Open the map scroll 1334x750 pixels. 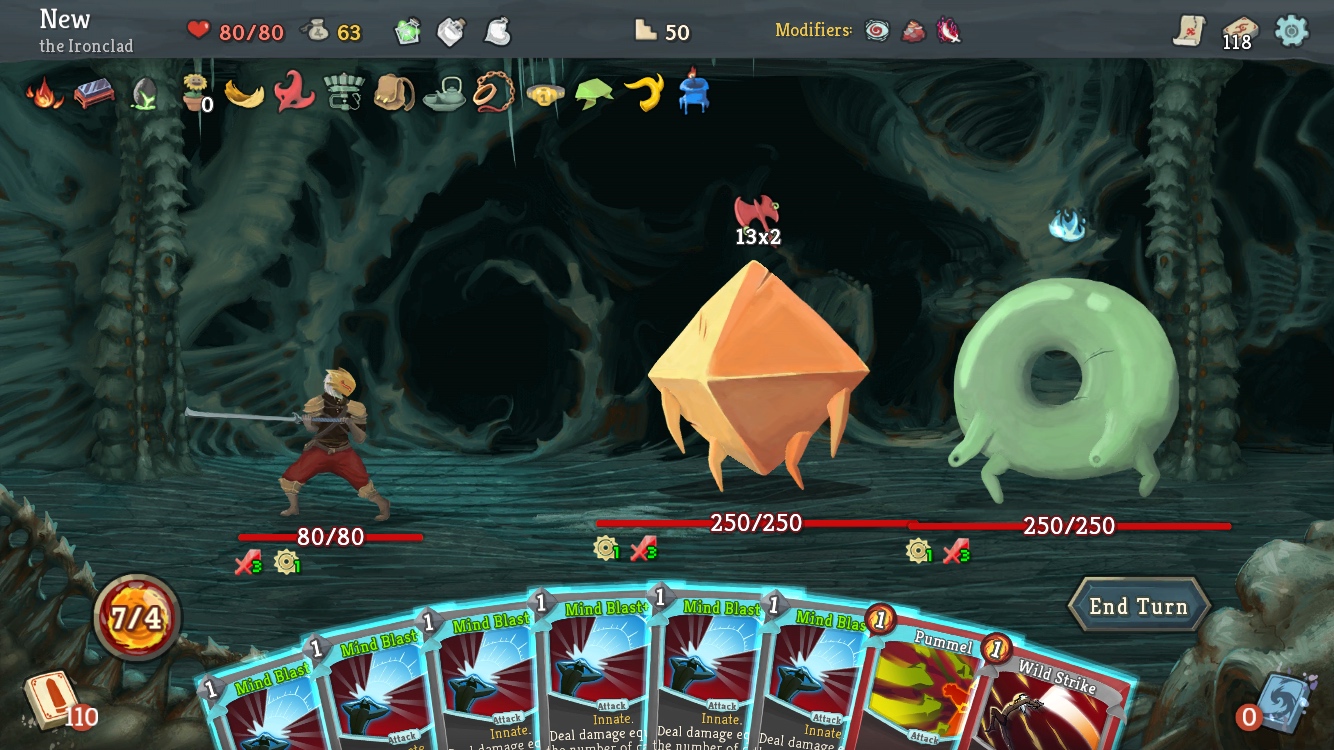click(1189, 31)
